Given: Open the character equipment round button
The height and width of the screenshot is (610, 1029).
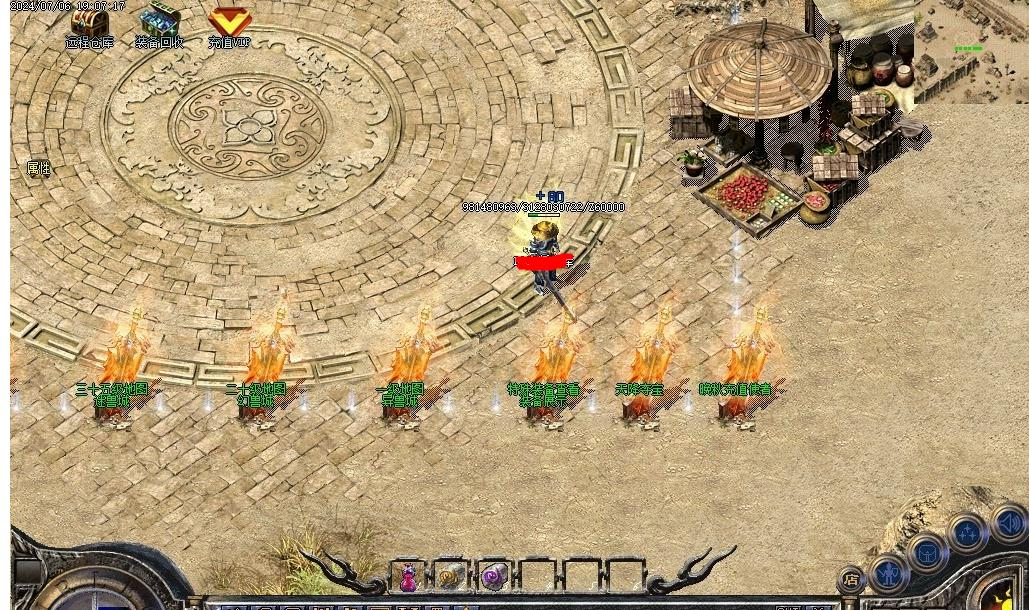Looking at the screenshot, I should point(888,573).
